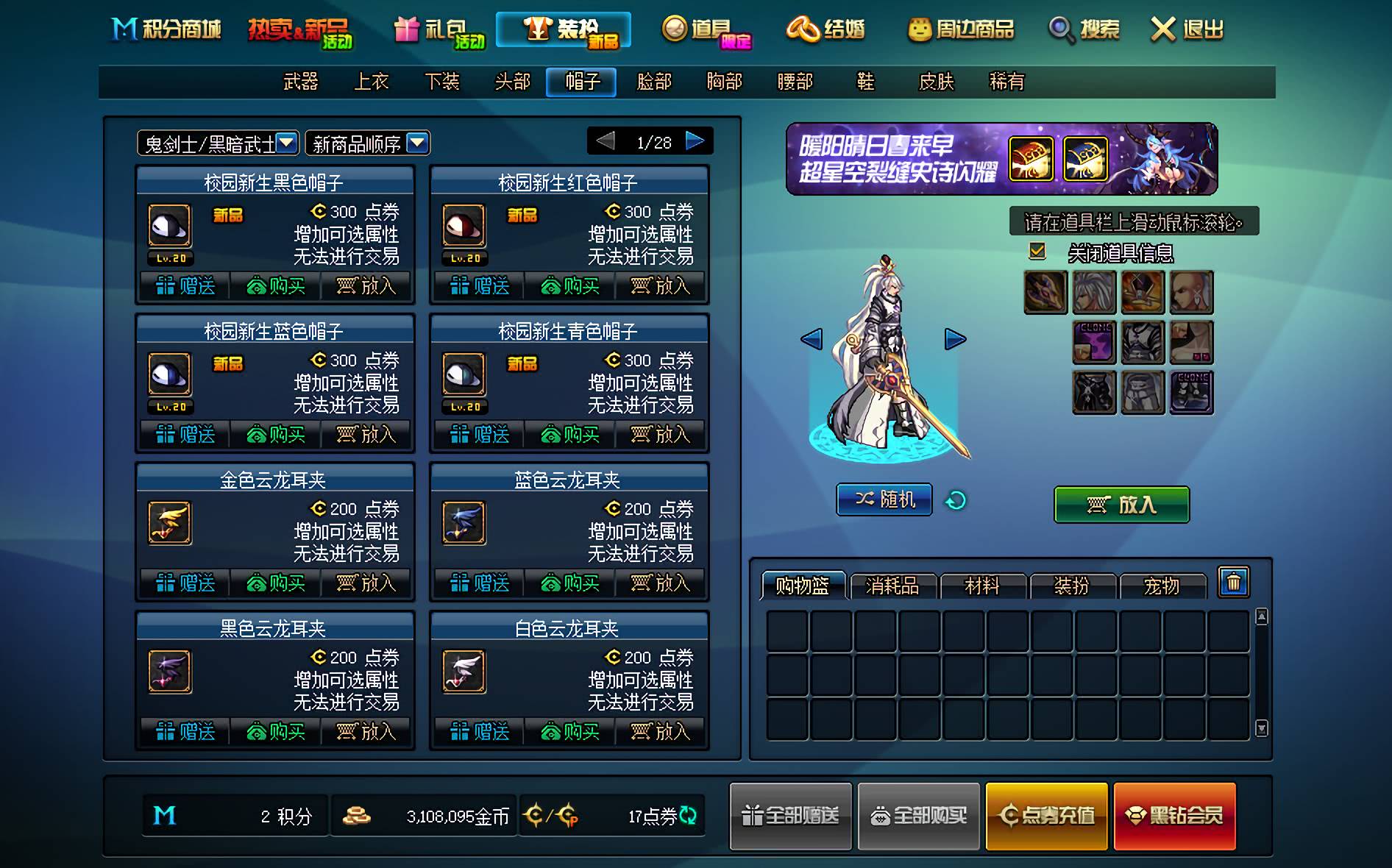Open the 黑钻会员 membership button

pyautogui.click(x=1174, y=816)
